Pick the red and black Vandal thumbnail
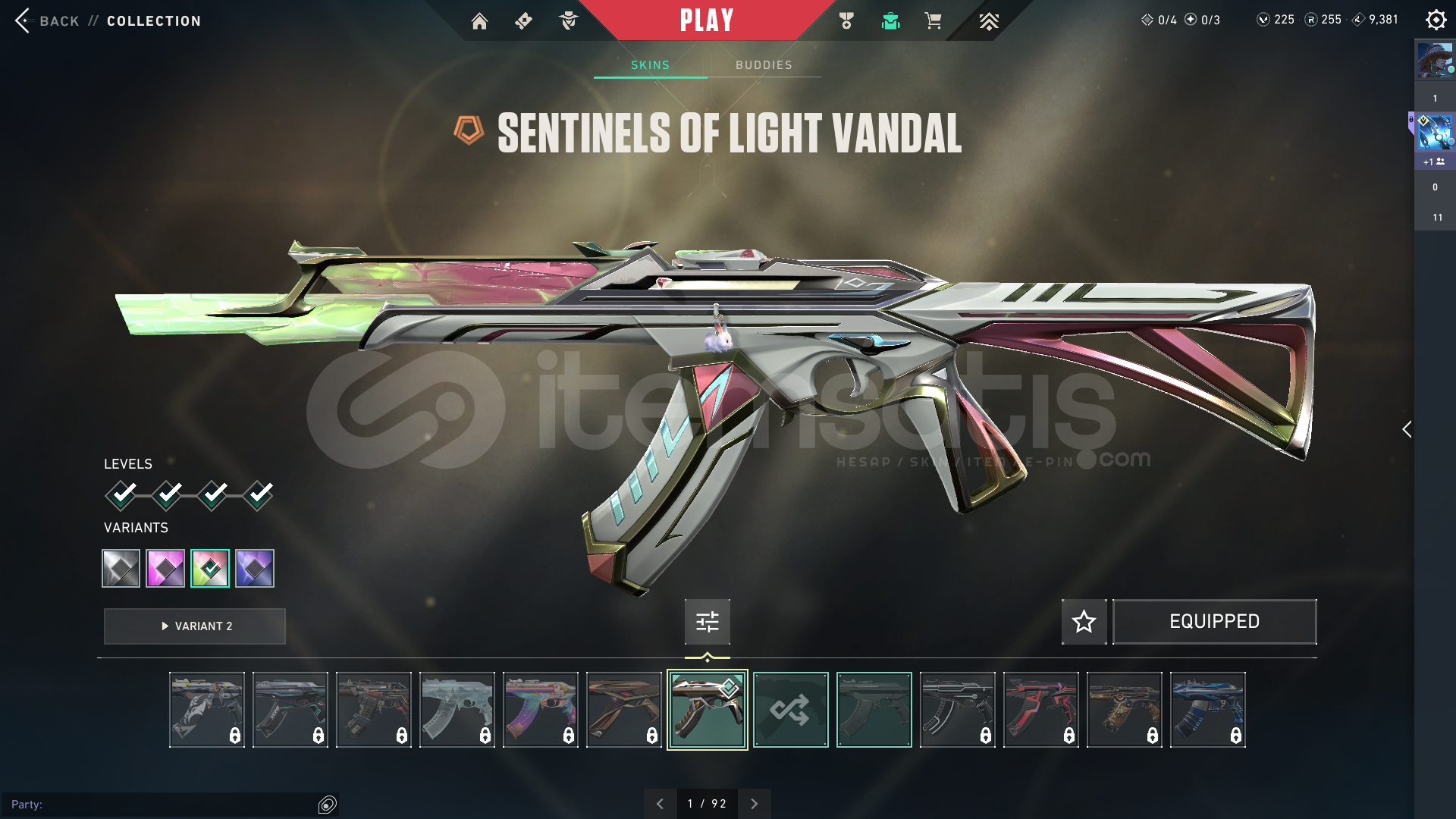Viewport: 1456px width, 819px height. [x=1040, y=710]
